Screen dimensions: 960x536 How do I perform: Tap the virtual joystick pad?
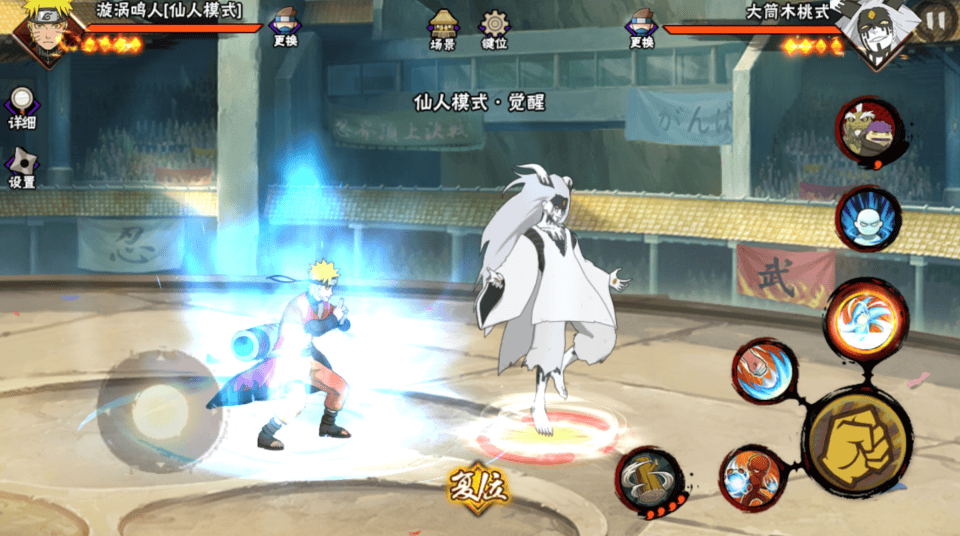click(155, 407)
